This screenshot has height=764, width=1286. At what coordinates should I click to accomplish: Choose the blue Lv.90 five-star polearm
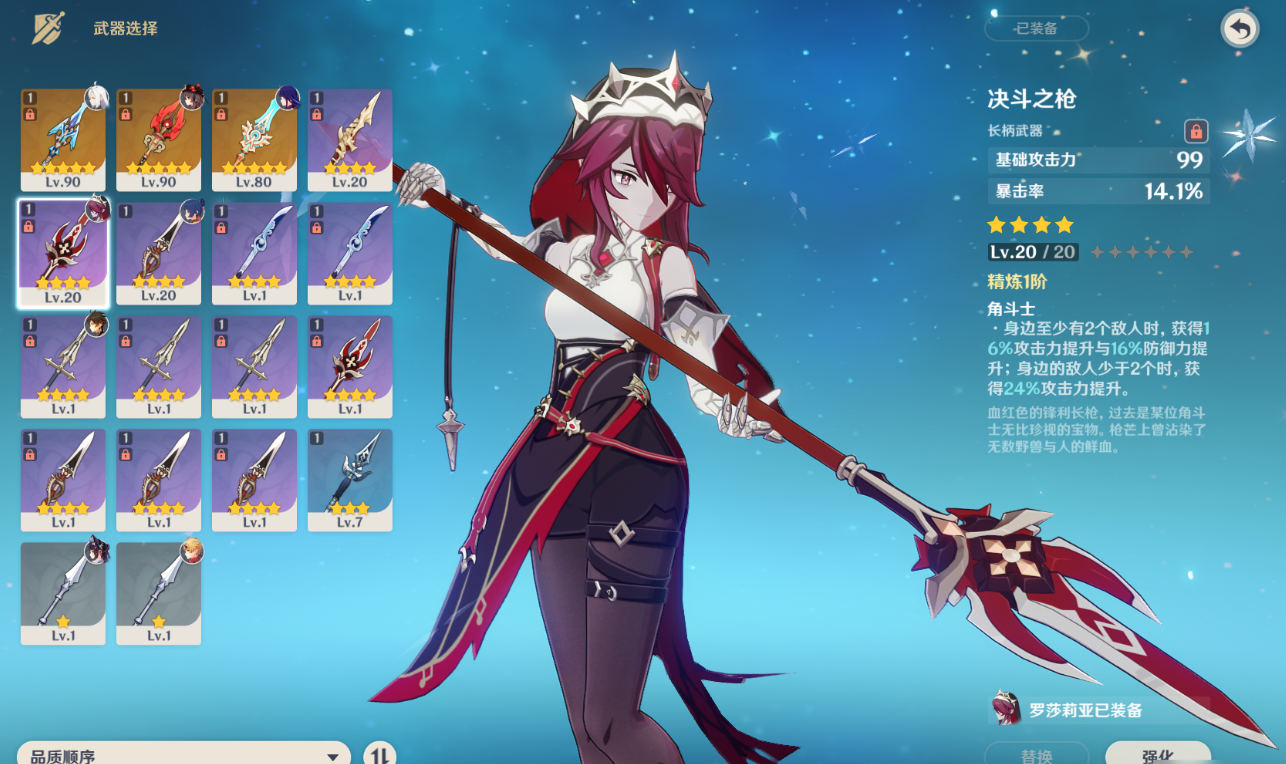point(63,140)
